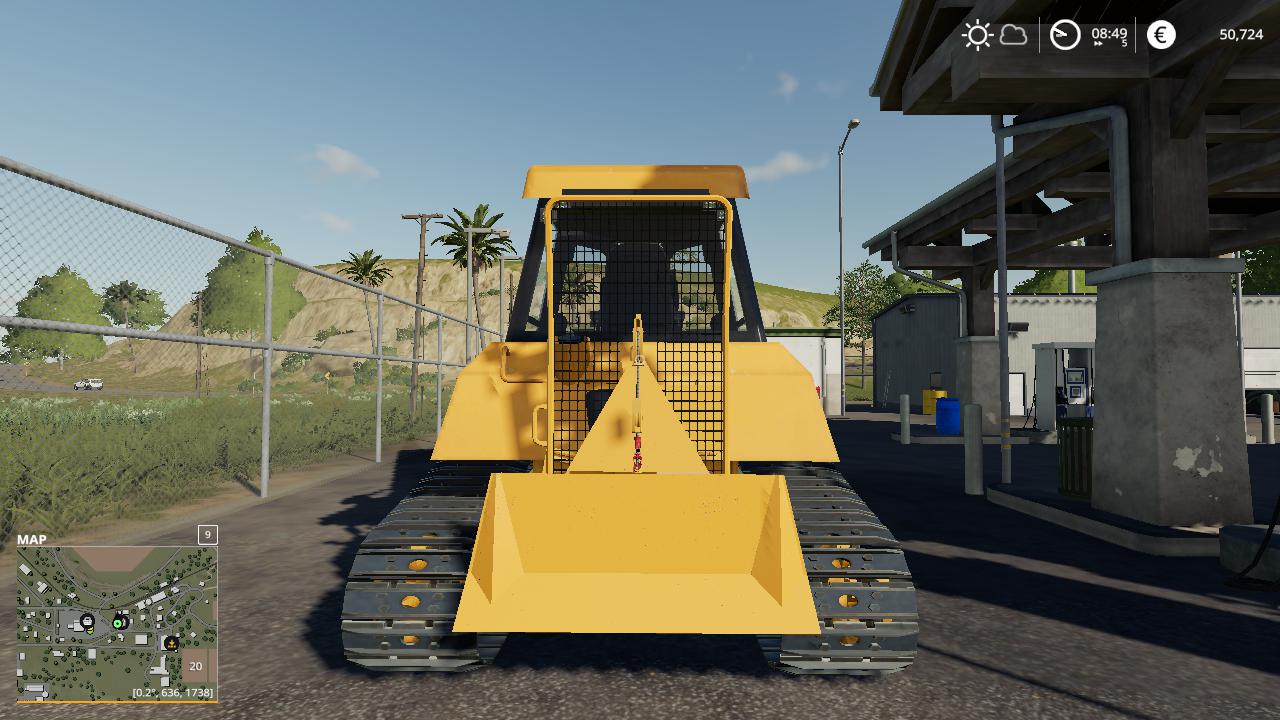Select the cloud forecast icon
Image resolution: width=1280 pixels, height=720 pixels.
pyautogui.click(x=1013, y=36)
